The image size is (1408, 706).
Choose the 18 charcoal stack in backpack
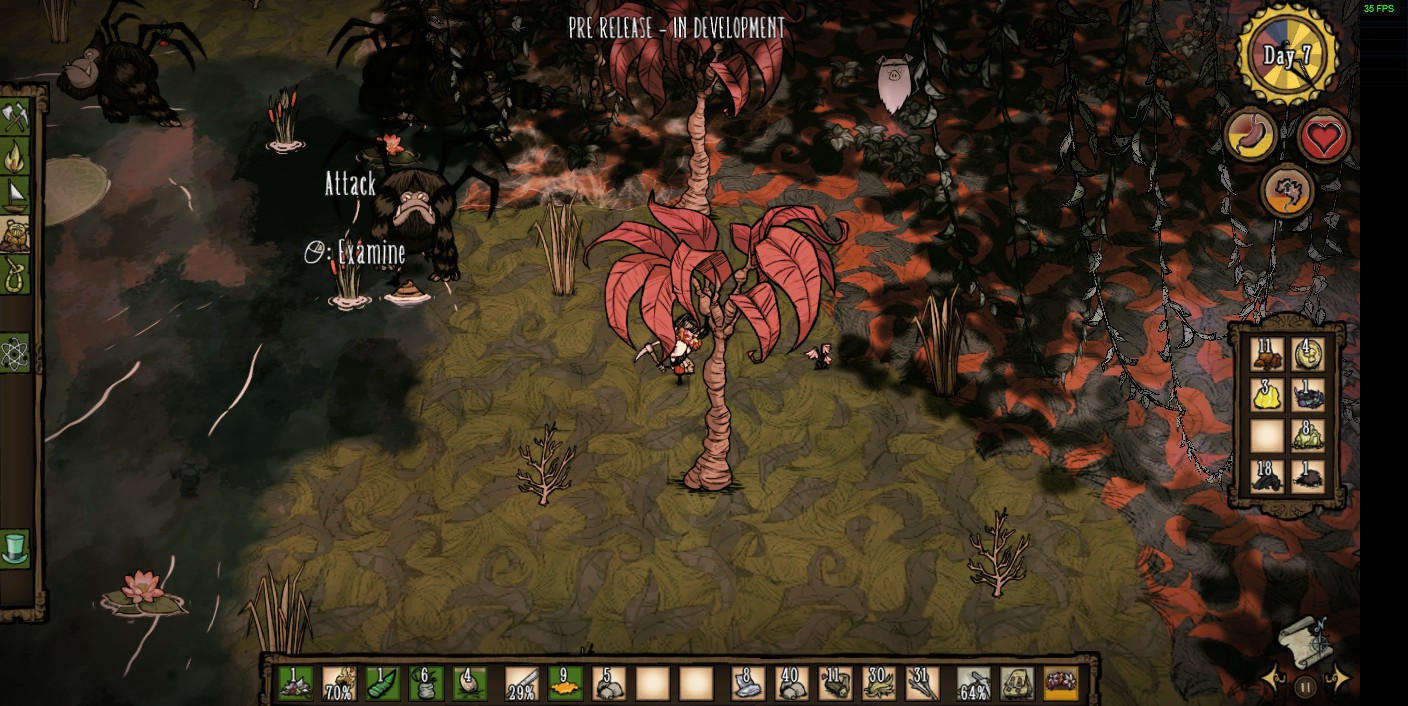(1267, 476)
